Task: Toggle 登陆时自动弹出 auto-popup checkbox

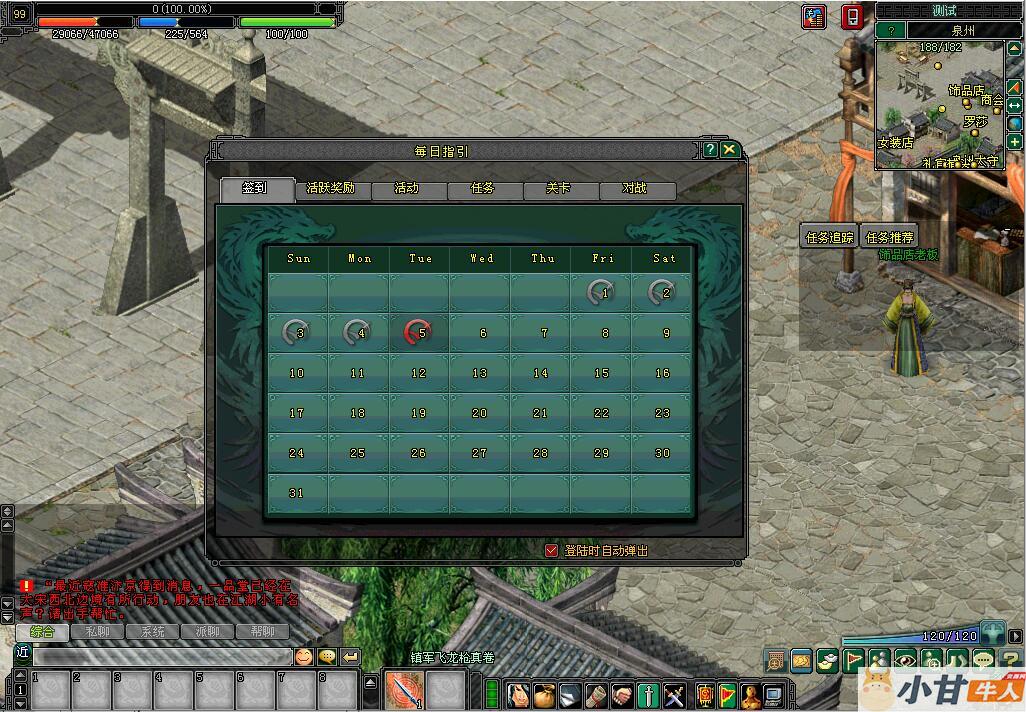Action: [x=551, y=550]
